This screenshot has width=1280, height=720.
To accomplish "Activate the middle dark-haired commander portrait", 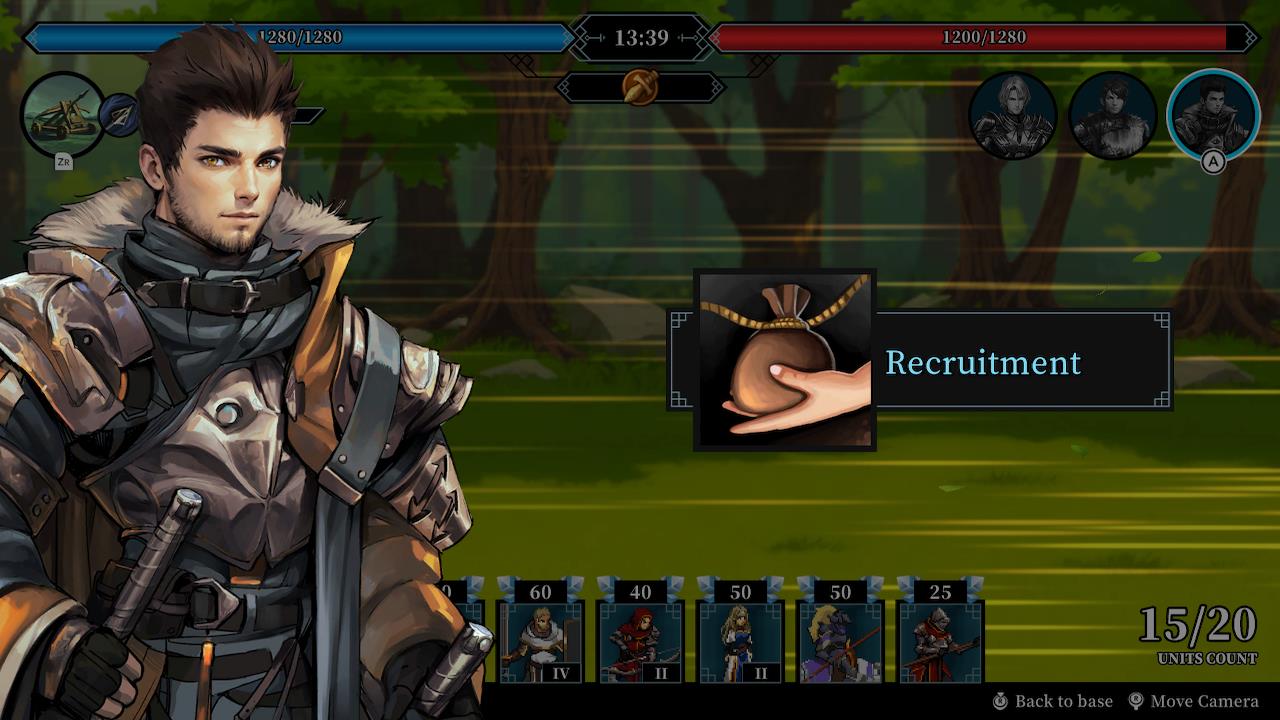I will [1113, 115].
